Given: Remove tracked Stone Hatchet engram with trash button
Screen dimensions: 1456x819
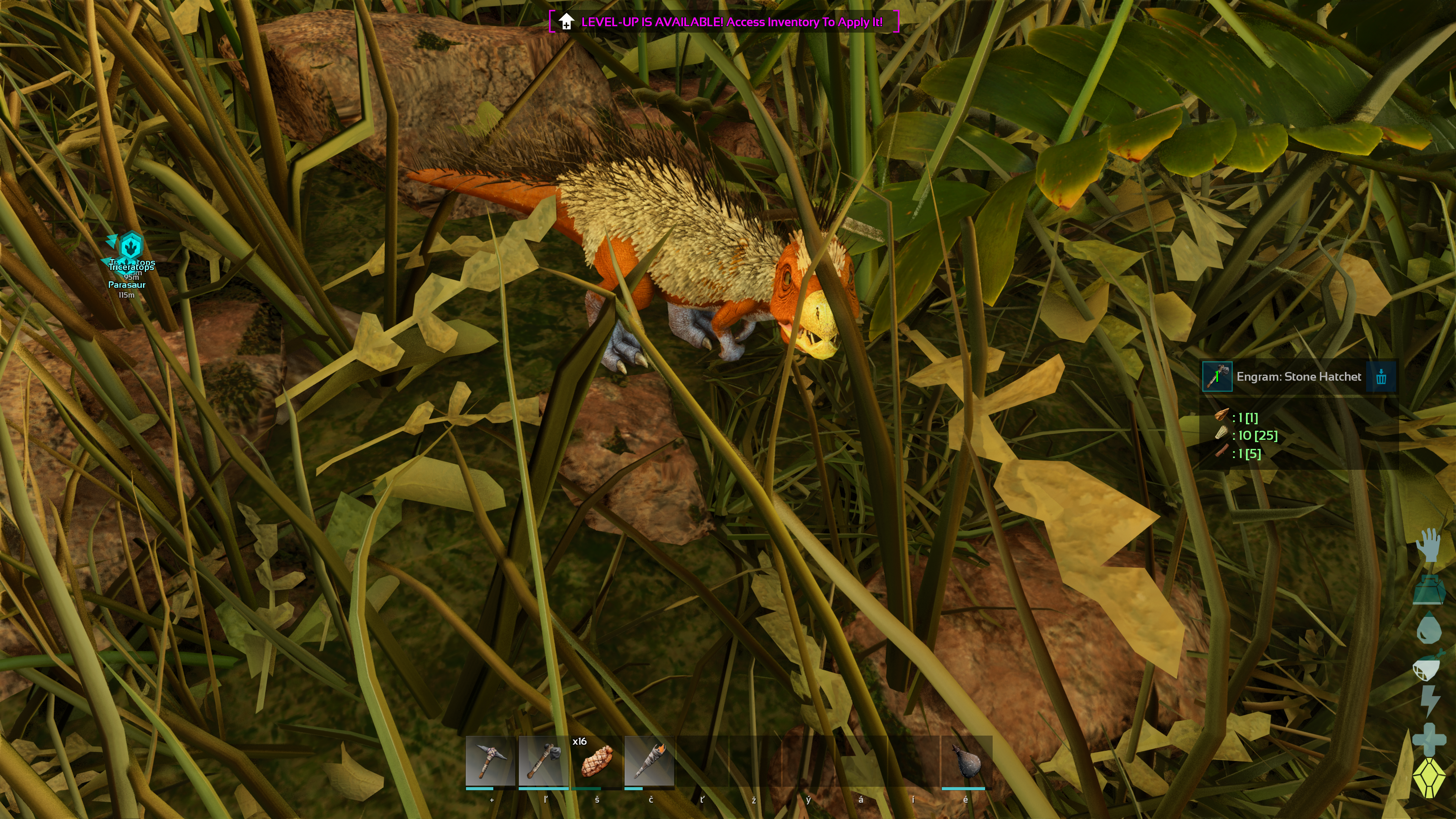Looking at the screenshot, I should tap(1381, 377).
